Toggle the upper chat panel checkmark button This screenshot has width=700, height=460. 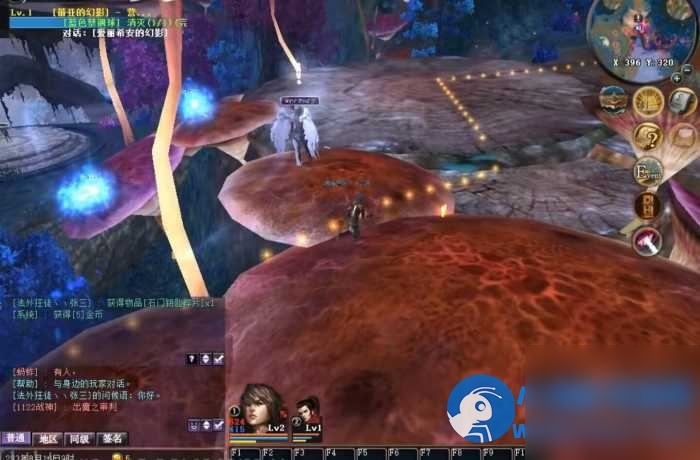[218, 358]
